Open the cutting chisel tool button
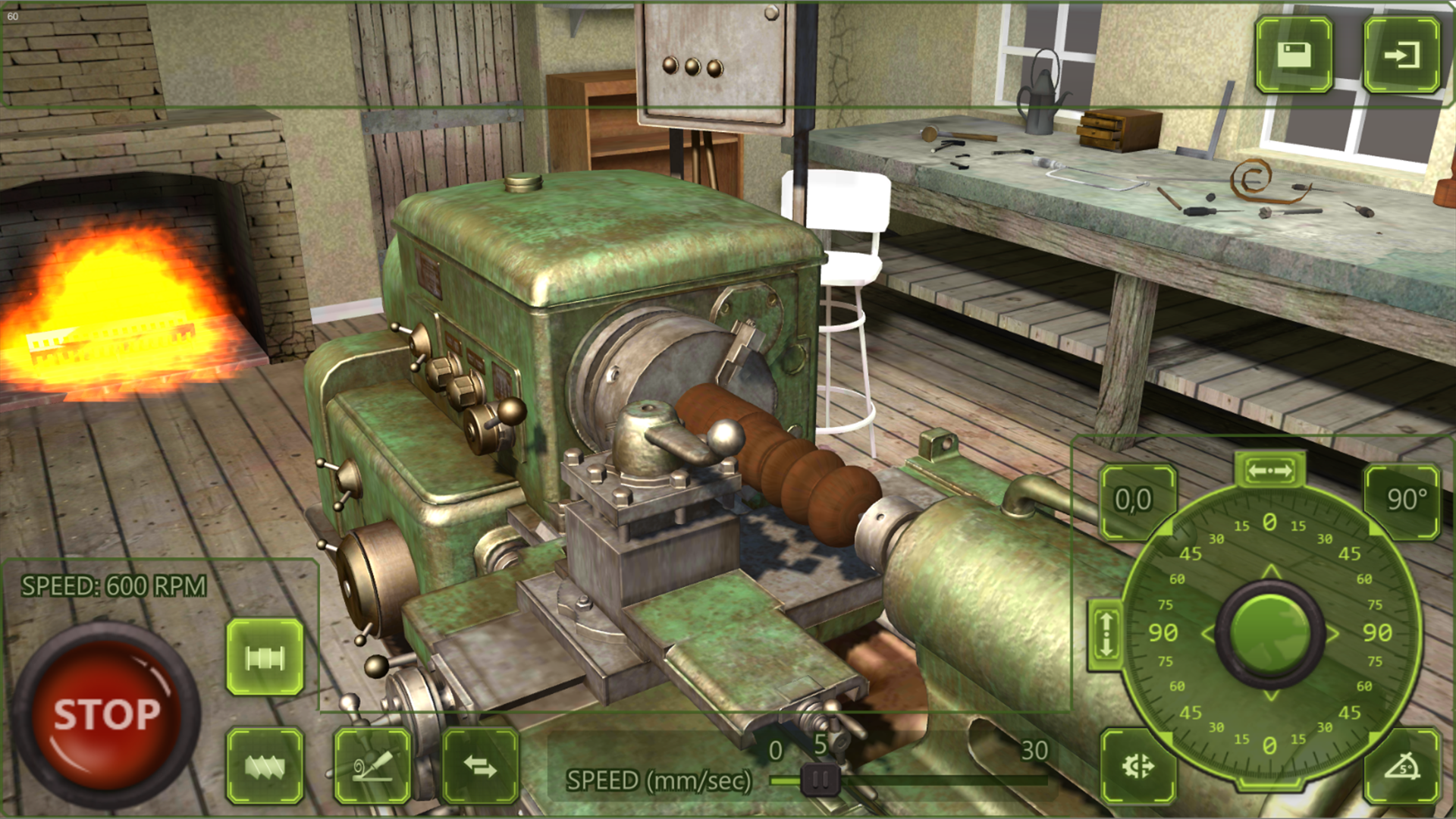 tap(372, 766)
